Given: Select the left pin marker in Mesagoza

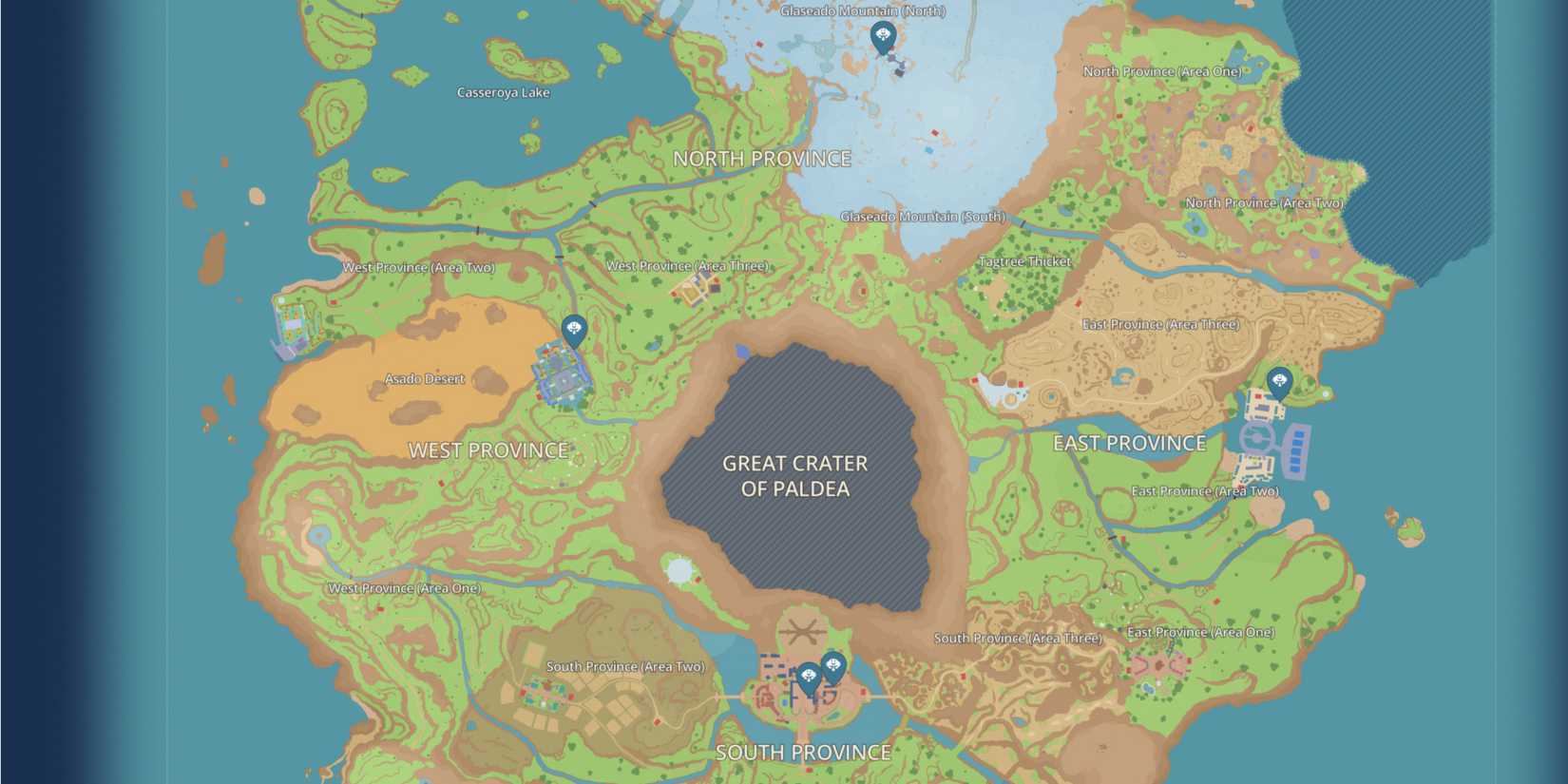Looking at the screenshot, I should click(x=807, y=675).
